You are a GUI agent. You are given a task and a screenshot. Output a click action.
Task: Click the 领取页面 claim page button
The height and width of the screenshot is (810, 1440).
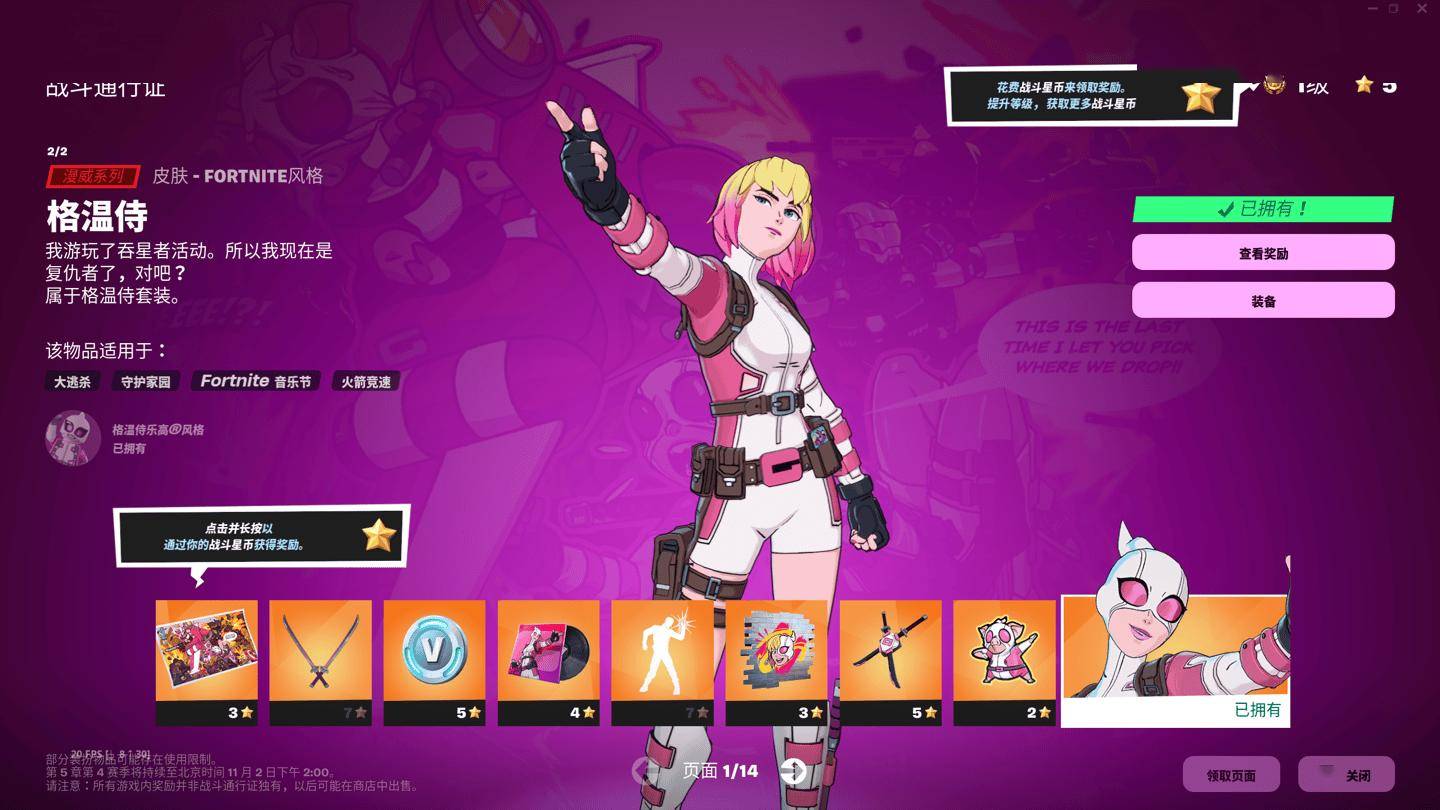(x=1231, y=775)
